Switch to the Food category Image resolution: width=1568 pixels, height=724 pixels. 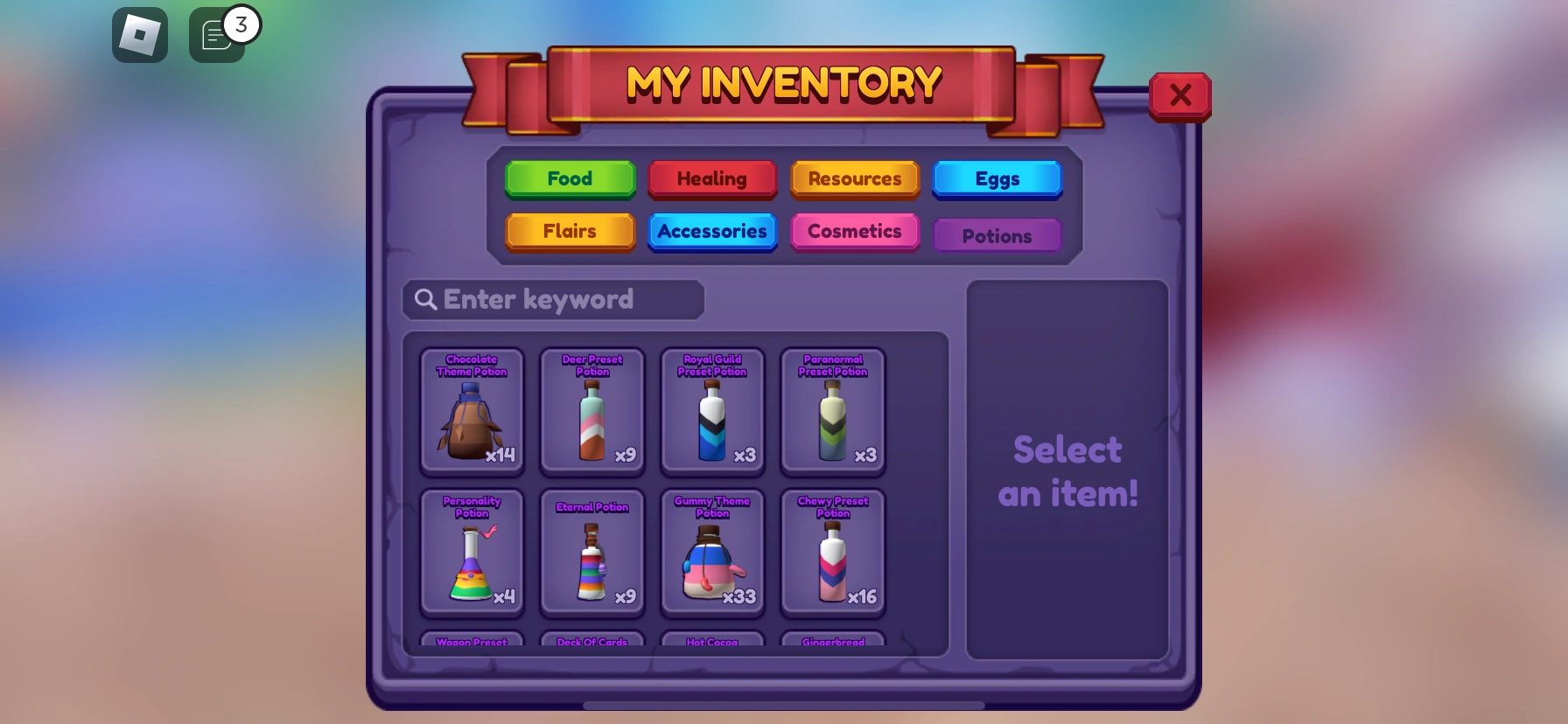[570, 179]
